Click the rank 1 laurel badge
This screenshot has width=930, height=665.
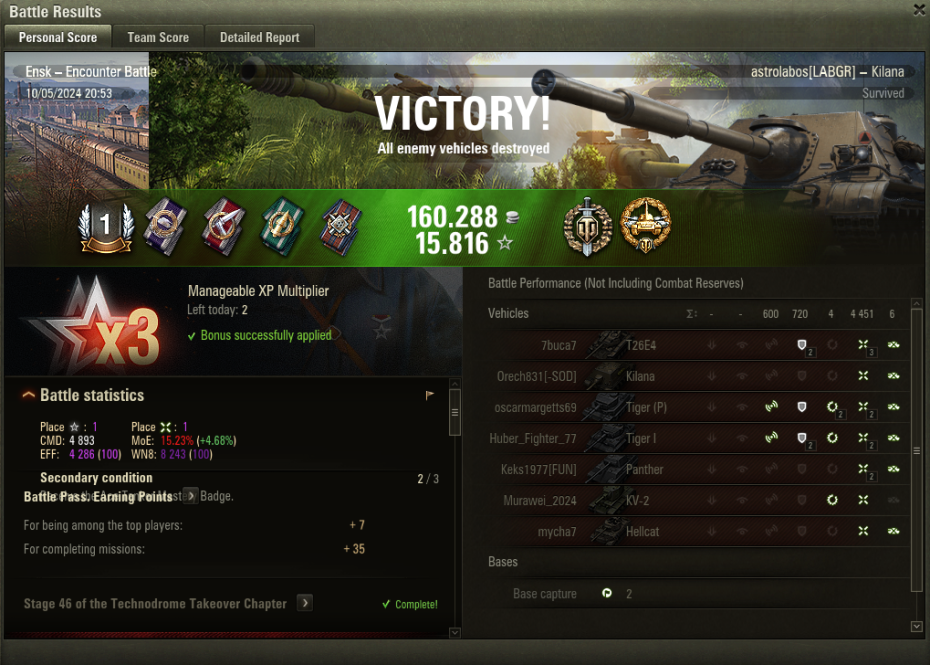coord(106,226)
